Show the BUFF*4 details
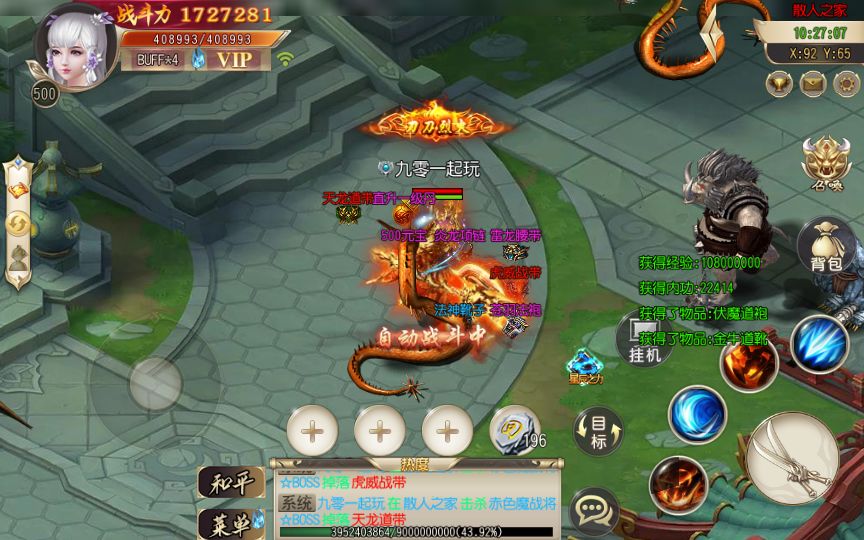The height and width of the screenshot is (540, 864). (156, 60)
